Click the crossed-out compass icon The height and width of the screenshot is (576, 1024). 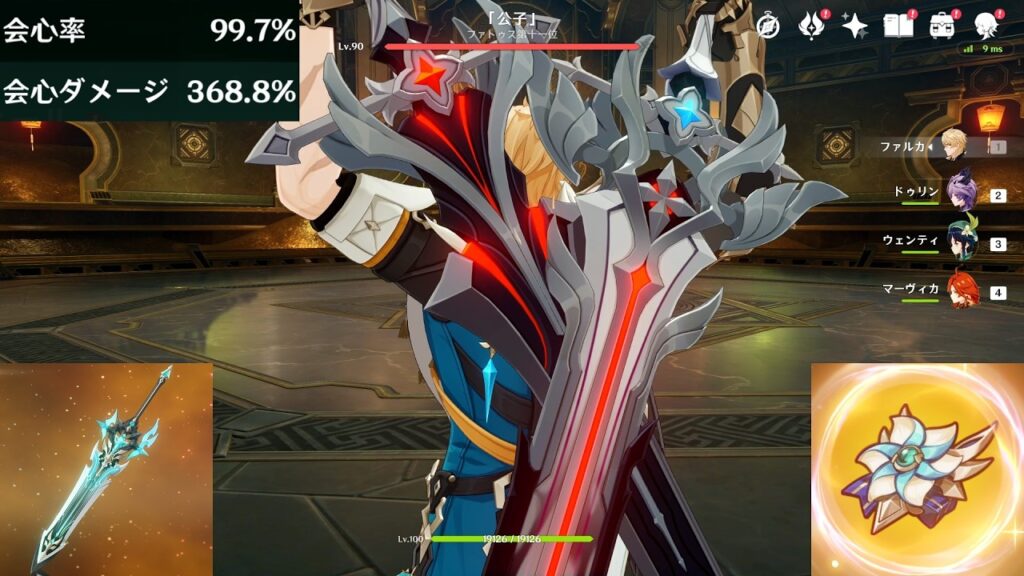pos(768,27)
